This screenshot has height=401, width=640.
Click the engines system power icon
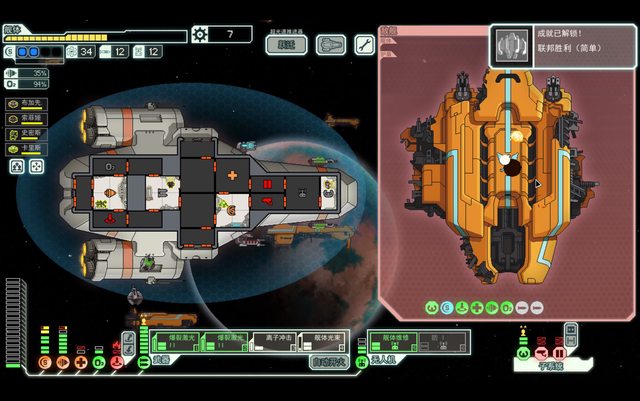tap(63, 362)
